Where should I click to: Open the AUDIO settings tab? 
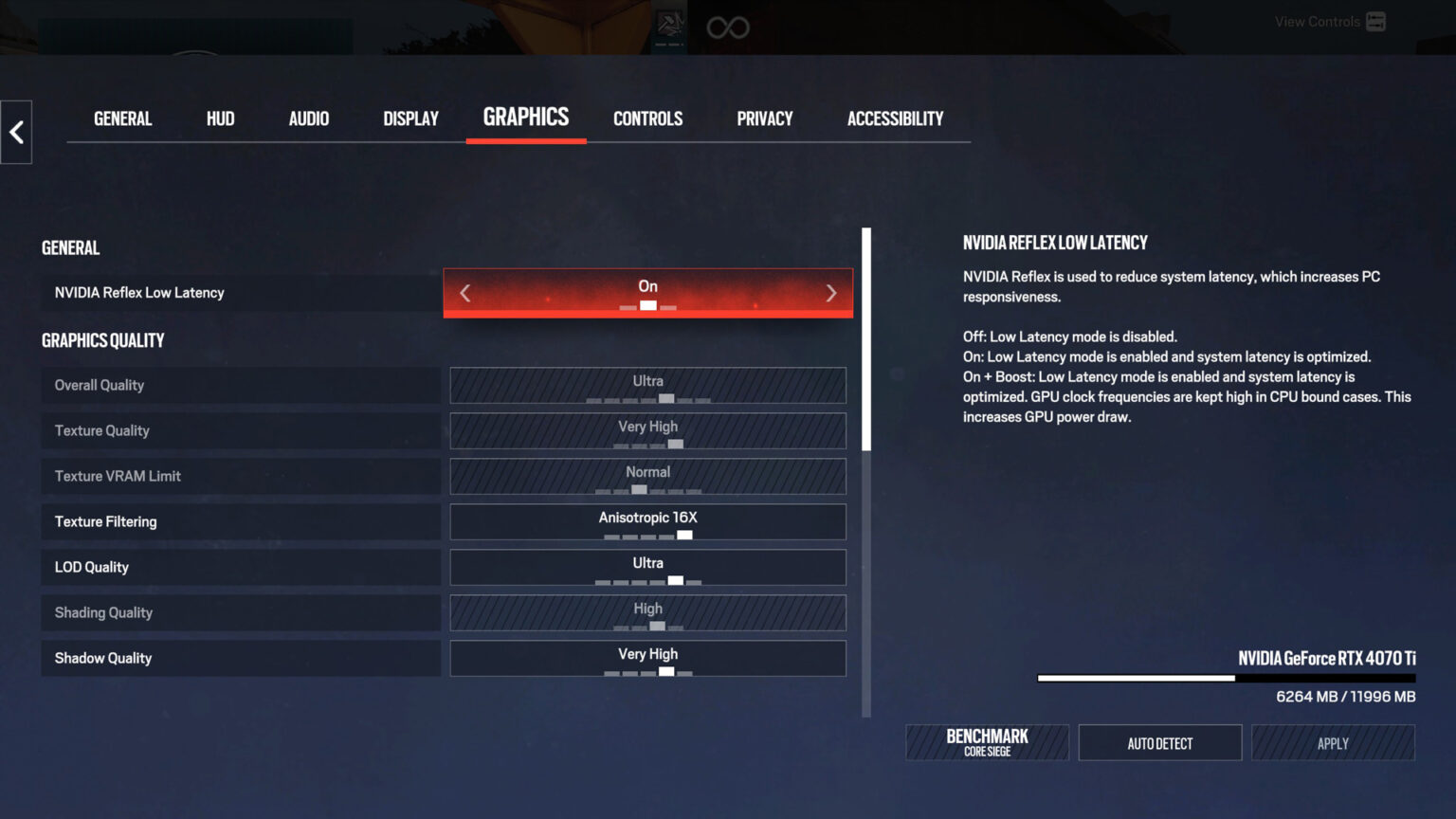point(308,118)
